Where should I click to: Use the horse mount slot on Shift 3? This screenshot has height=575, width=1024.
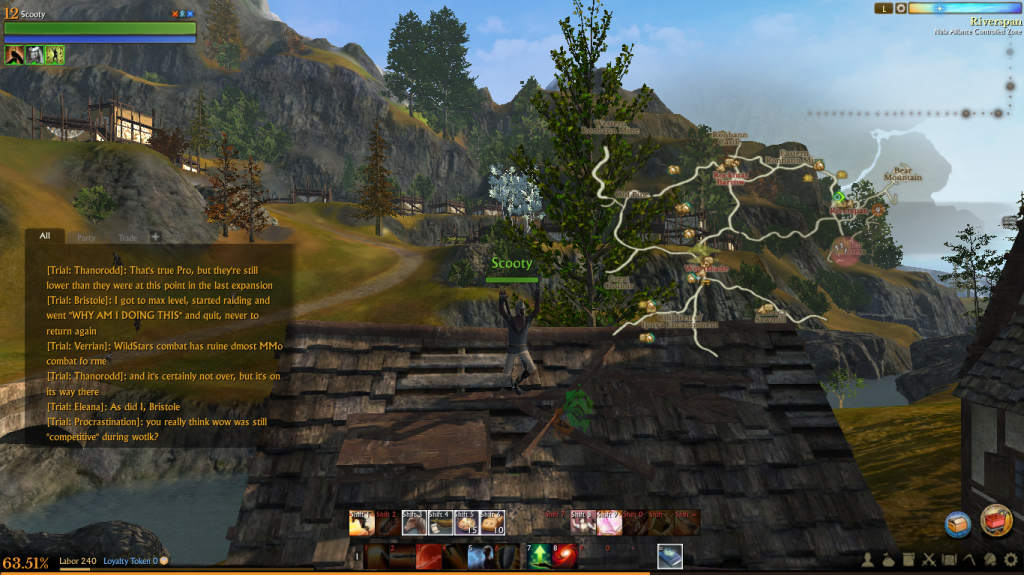413,522
